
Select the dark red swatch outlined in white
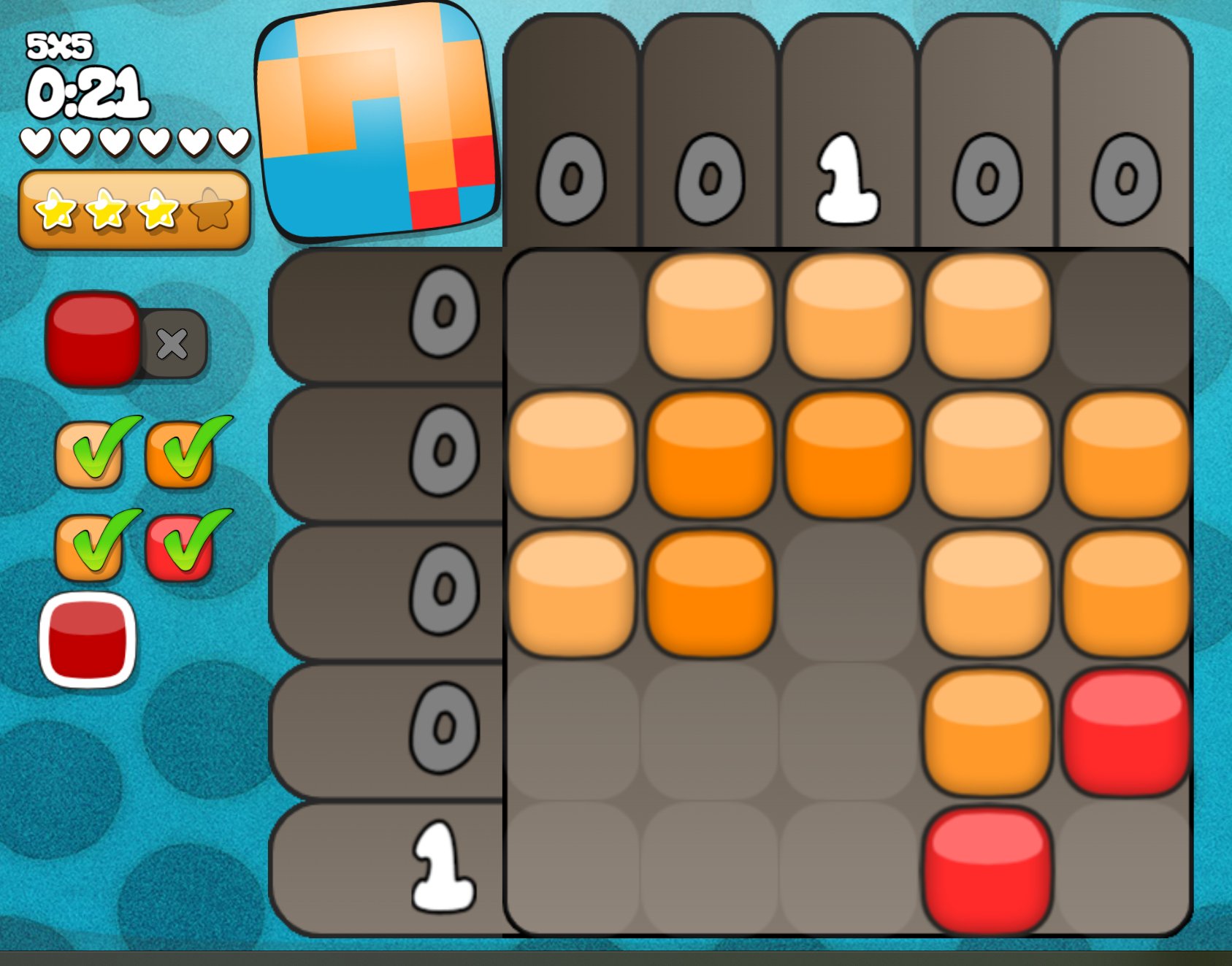coord(88,640)
